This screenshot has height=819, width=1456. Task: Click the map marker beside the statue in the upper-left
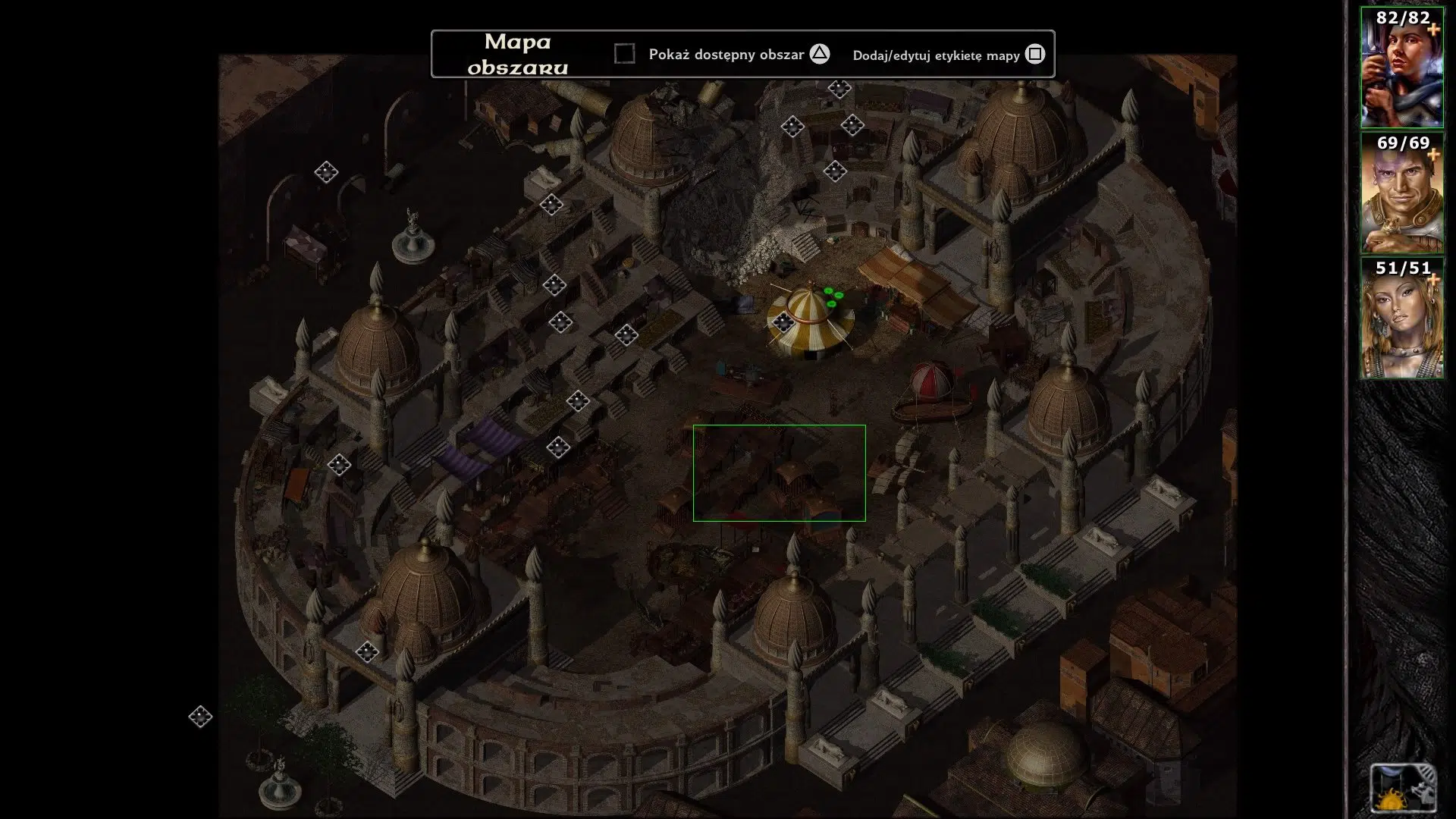(x=326, y=173)
